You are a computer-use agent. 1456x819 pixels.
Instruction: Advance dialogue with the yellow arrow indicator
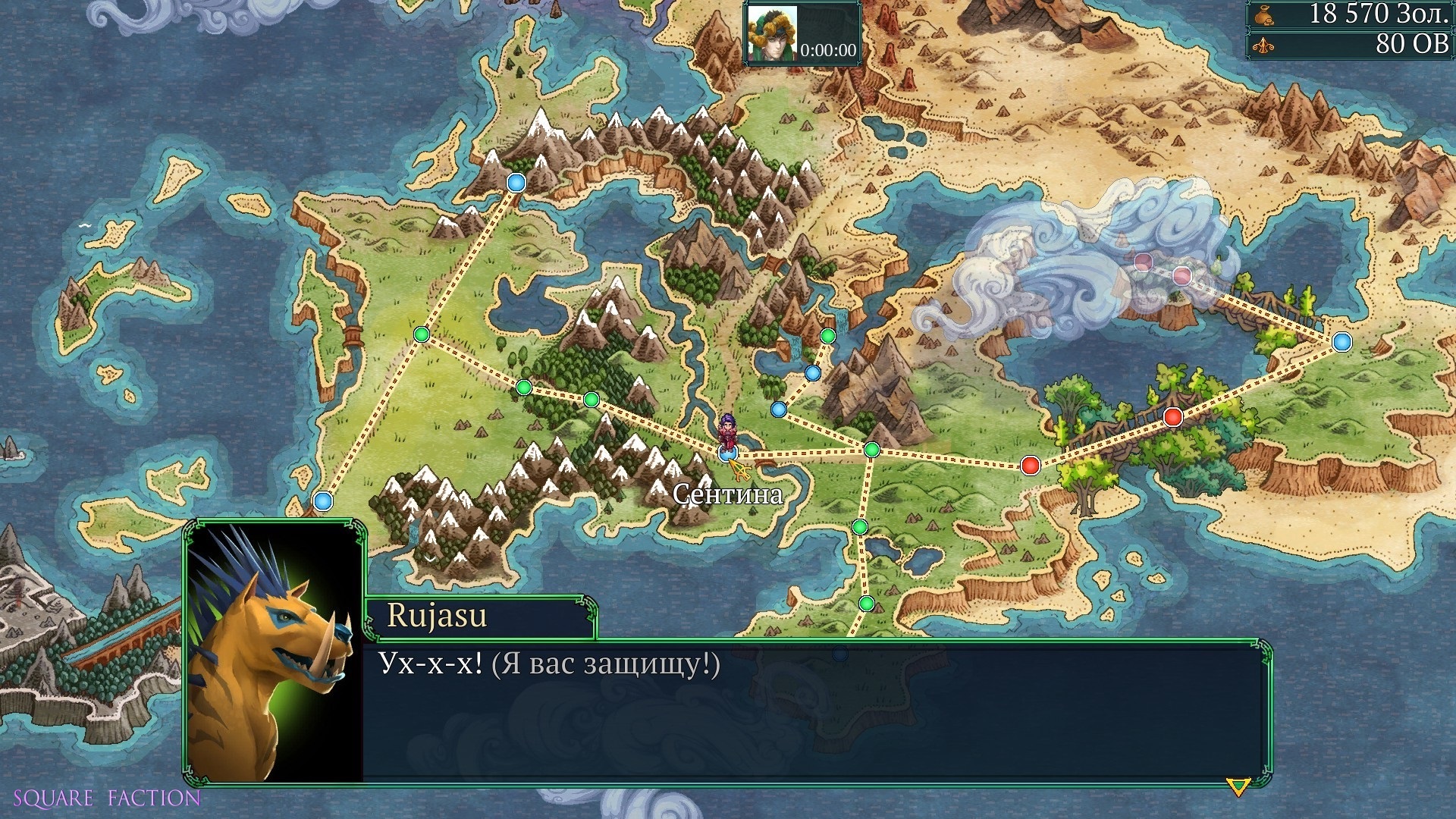pyautogui.click(x=1238, y=787)
